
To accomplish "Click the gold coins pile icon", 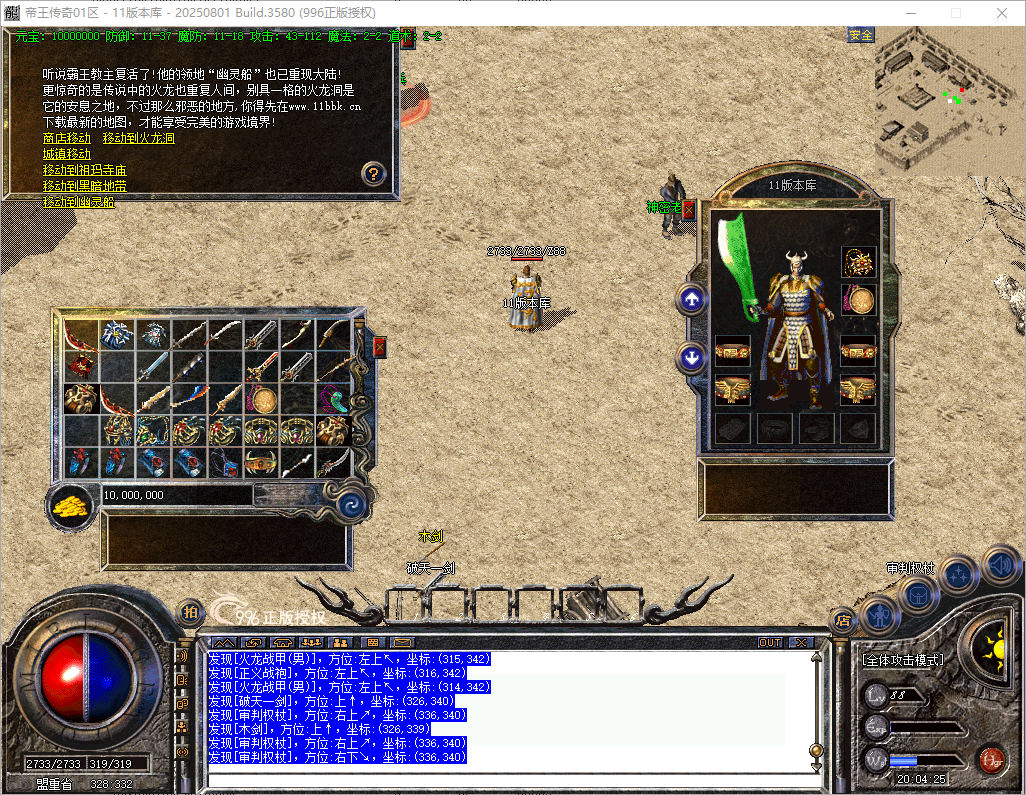I will [72, 504].
